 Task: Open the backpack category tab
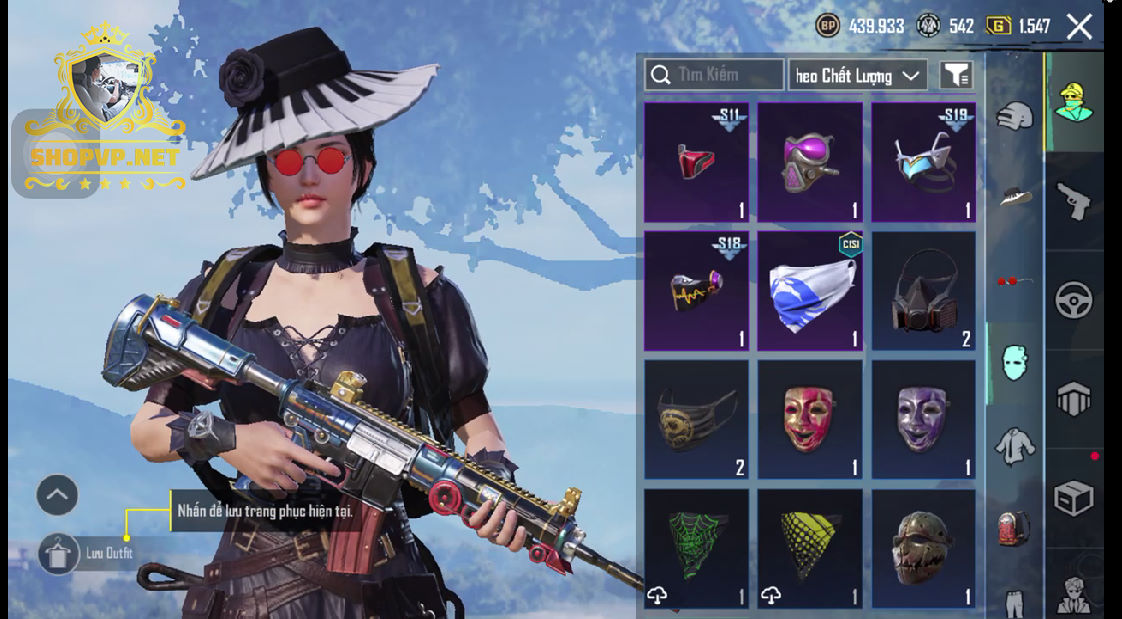pyautogui.click(x=1014, y=527)
